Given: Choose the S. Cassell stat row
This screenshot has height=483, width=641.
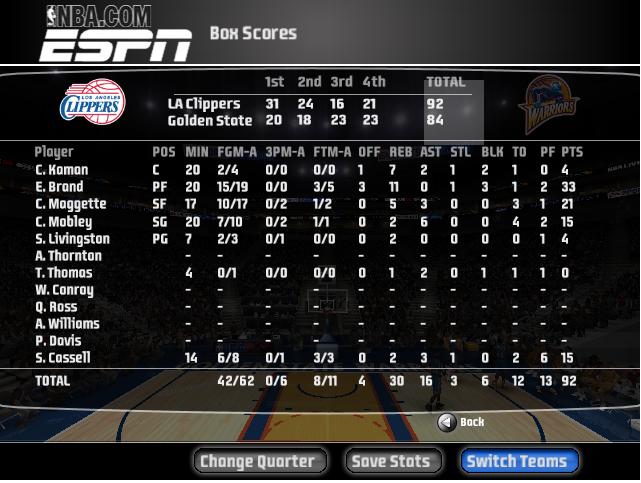Looking at the screenshot, I should coord(62,358).
